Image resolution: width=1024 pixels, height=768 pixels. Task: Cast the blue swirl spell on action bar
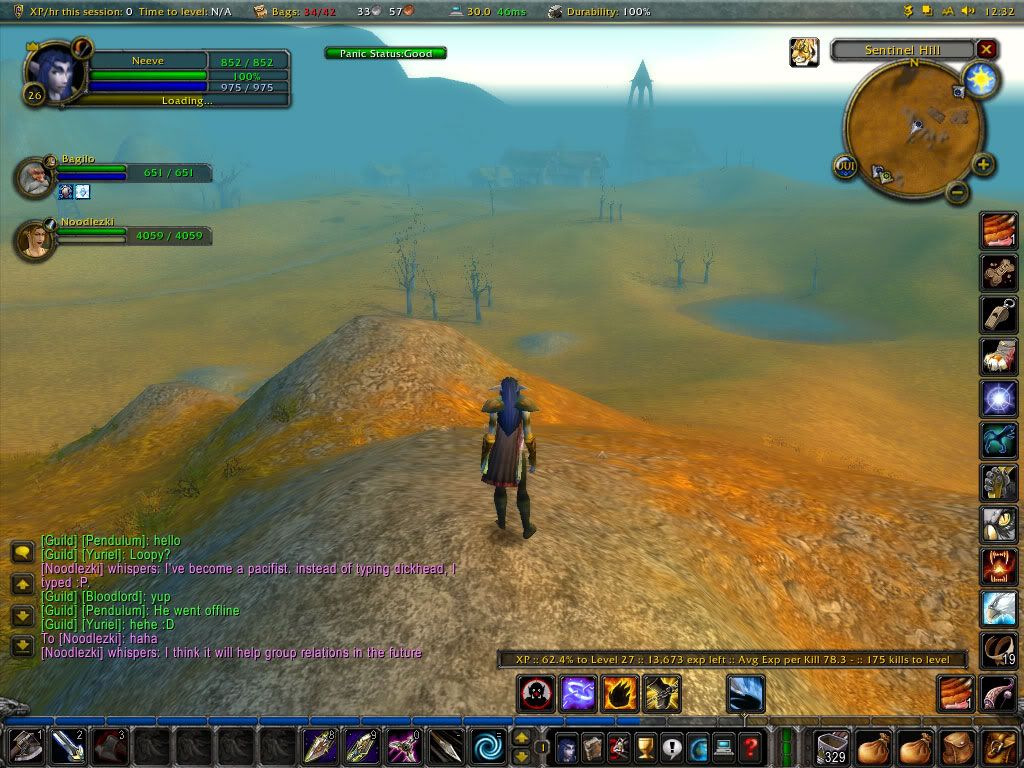[x=490, y=747]
